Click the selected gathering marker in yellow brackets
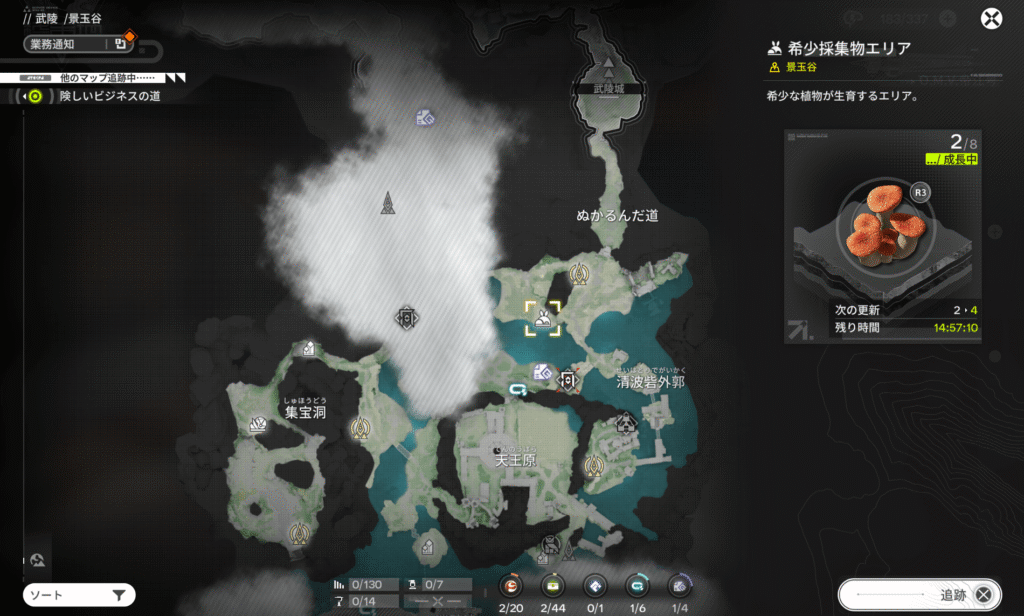 coord(543,319)
